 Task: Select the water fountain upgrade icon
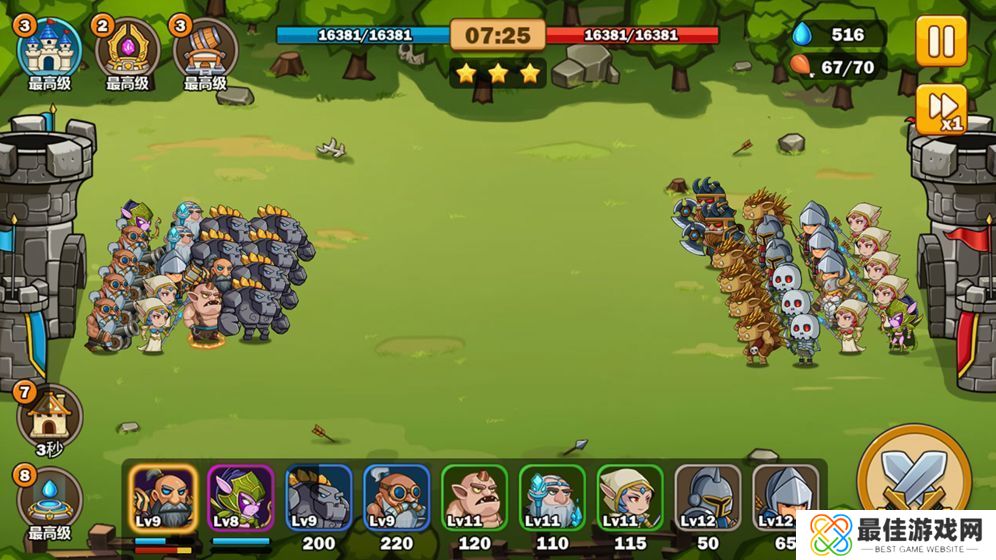click(49, 497)
